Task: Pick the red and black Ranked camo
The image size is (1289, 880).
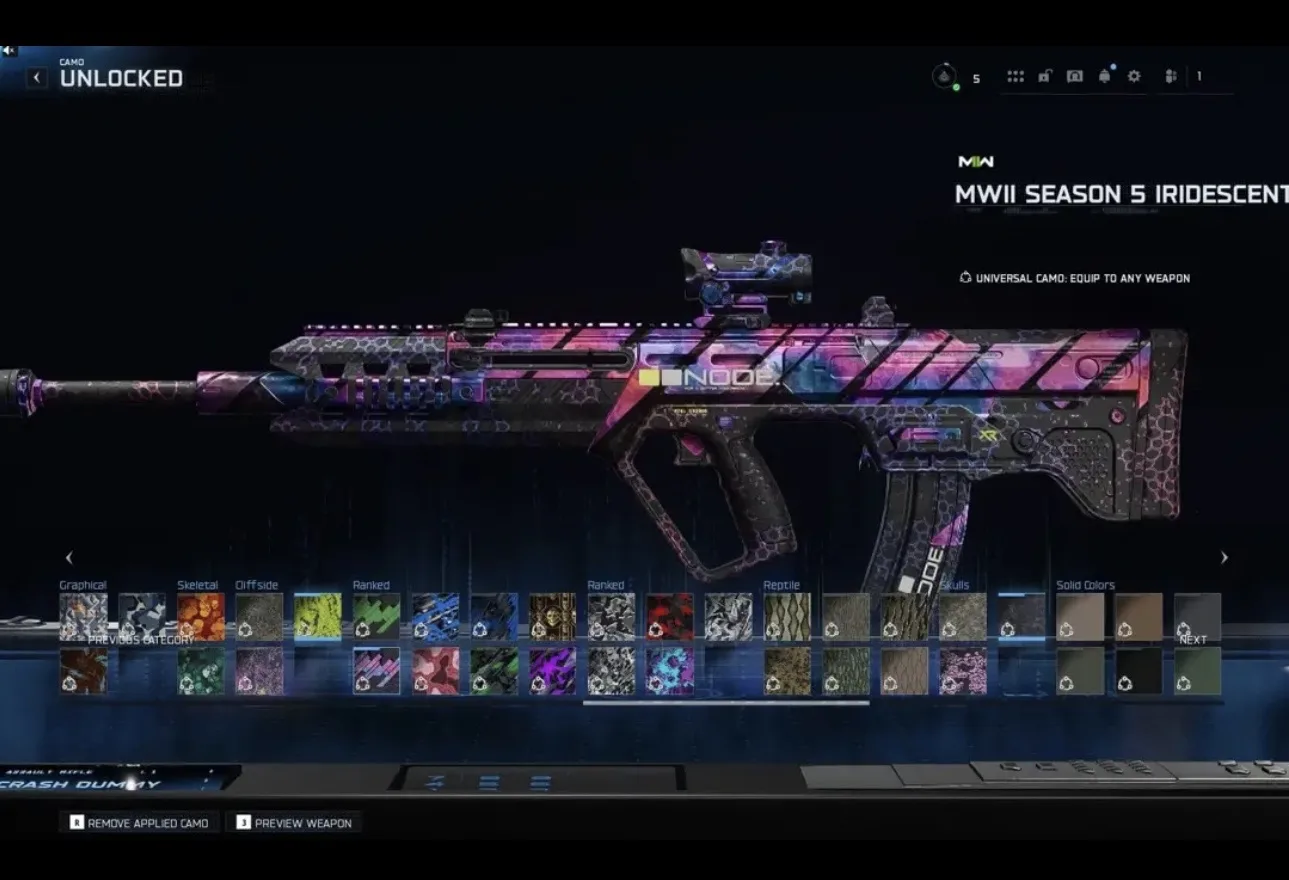Action: 669,616
